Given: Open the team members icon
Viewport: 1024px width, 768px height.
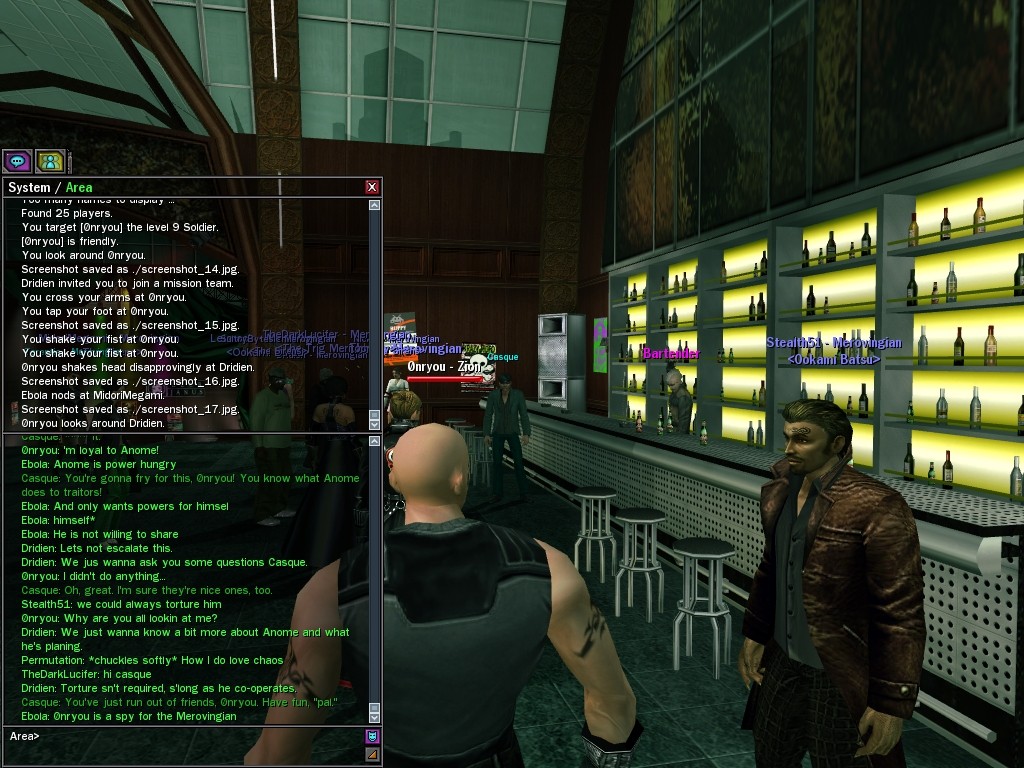Looking at the screenshot, I should point(50,160).
